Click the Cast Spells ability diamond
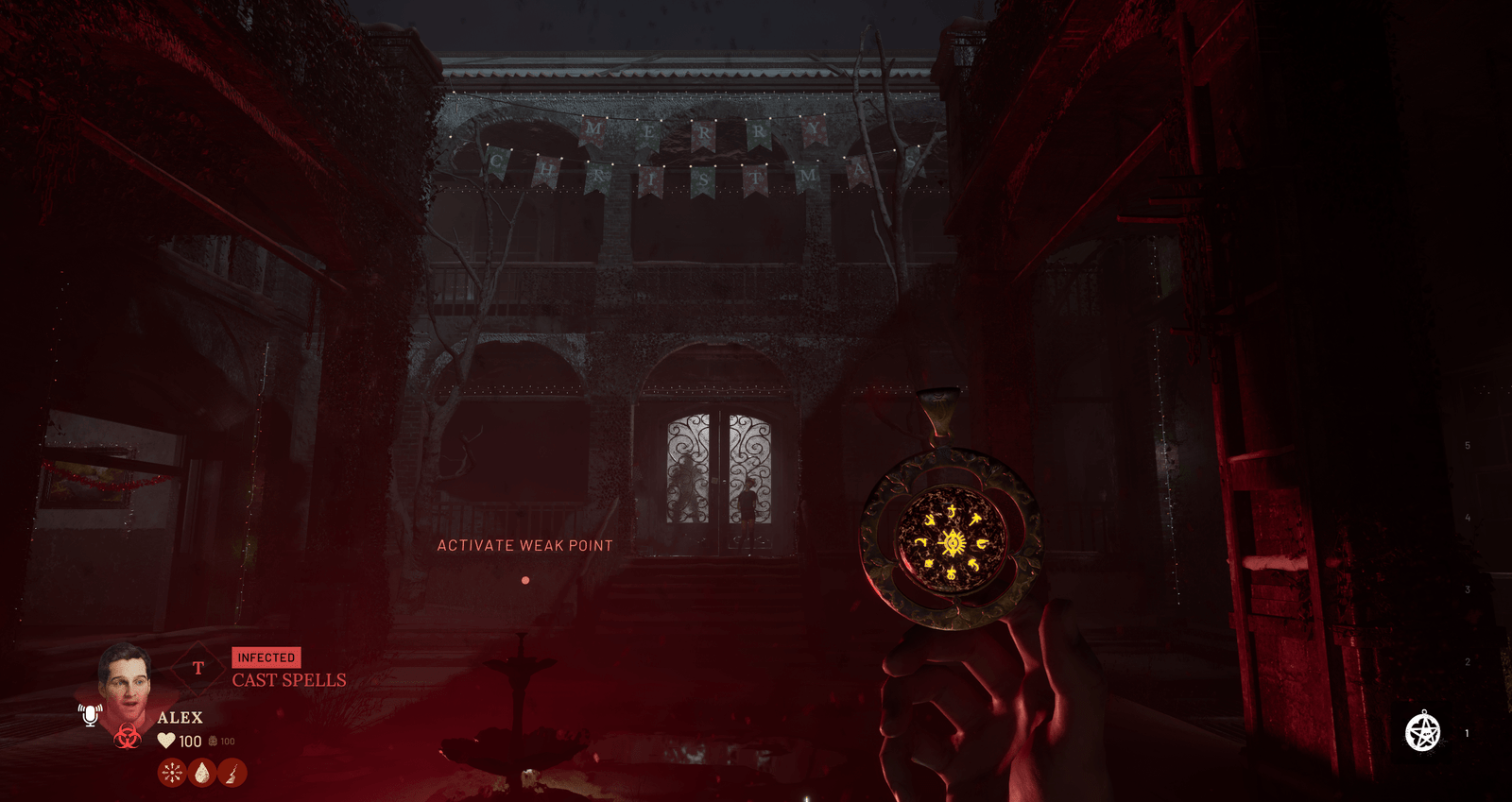Viewport: 1512px width, 802px height. 198,669
